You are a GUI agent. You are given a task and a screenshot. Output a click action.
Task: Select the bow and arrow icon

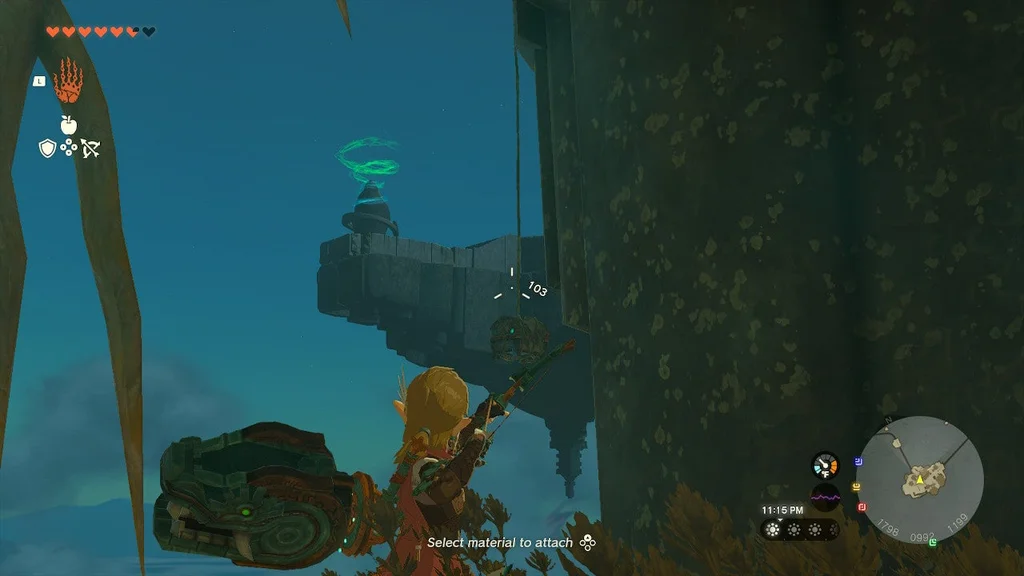[90, 148]
